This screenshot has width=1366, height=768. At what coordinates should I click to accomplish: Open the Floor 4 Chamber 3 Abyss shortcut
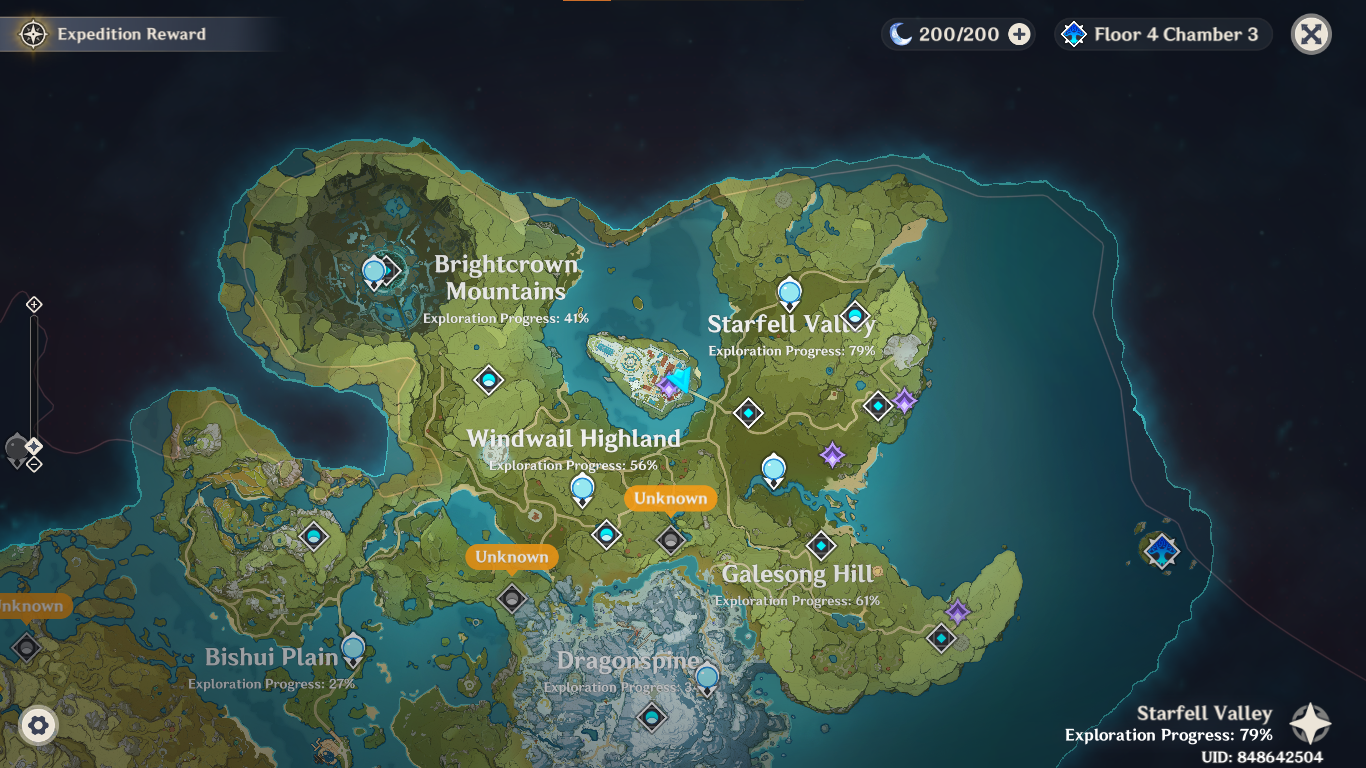(1162, 33)
